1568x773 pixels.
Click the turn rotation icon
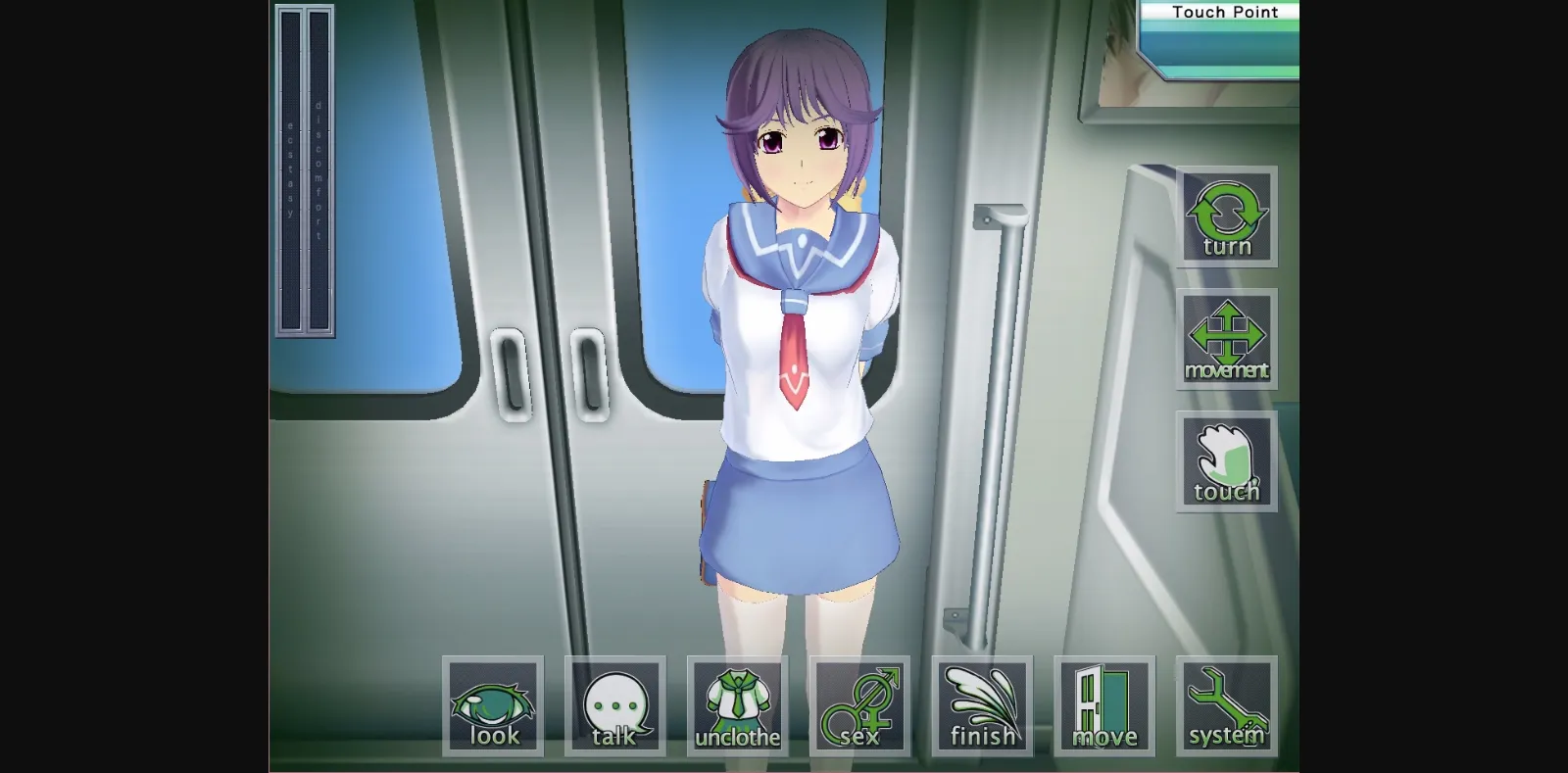coord(1227,217)
